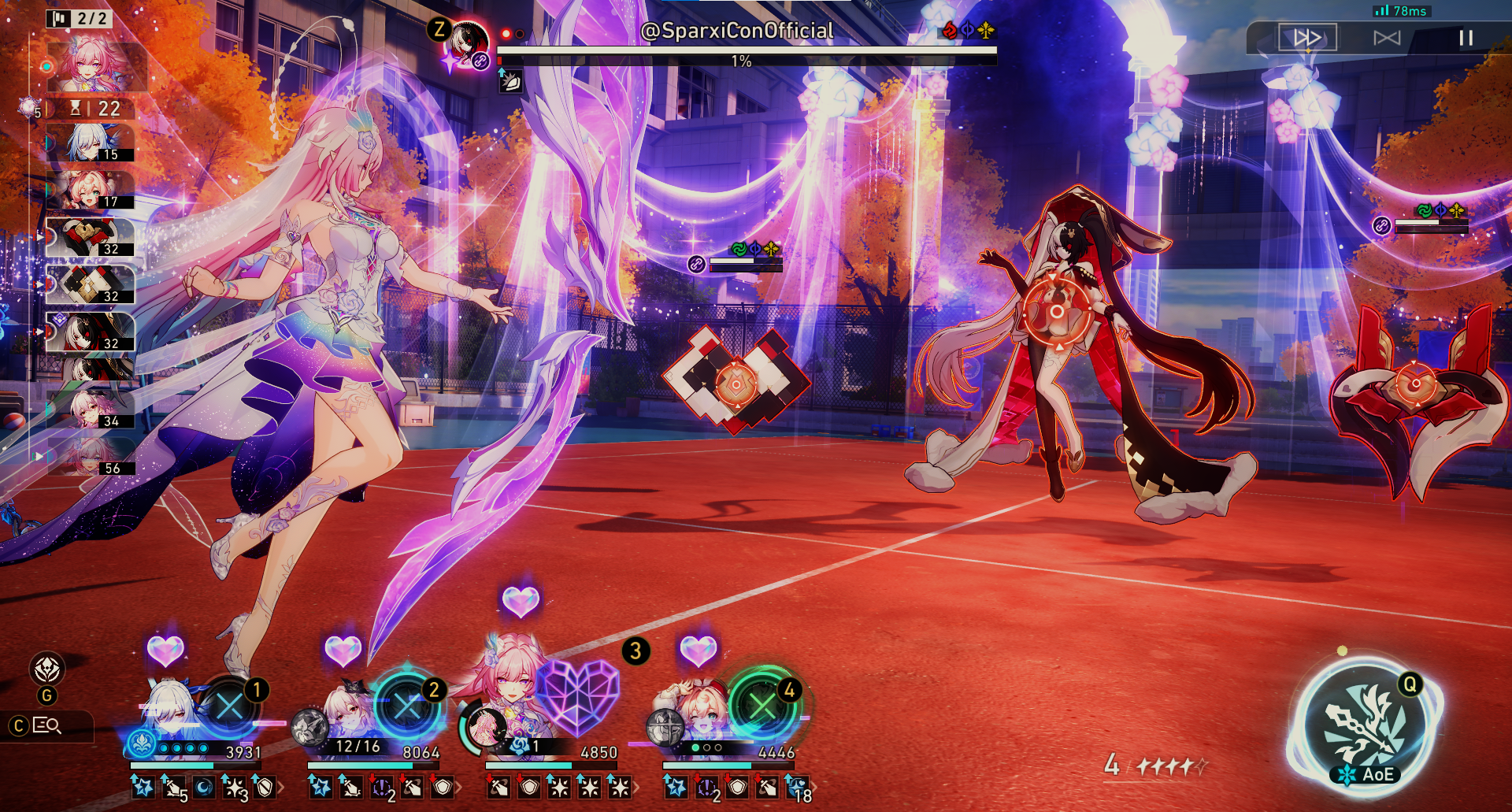This screenshot has width=1512, height=812.
Task: Click the turn order portrait marked 17
Action: pyautogui.click(x=90, y=190)
